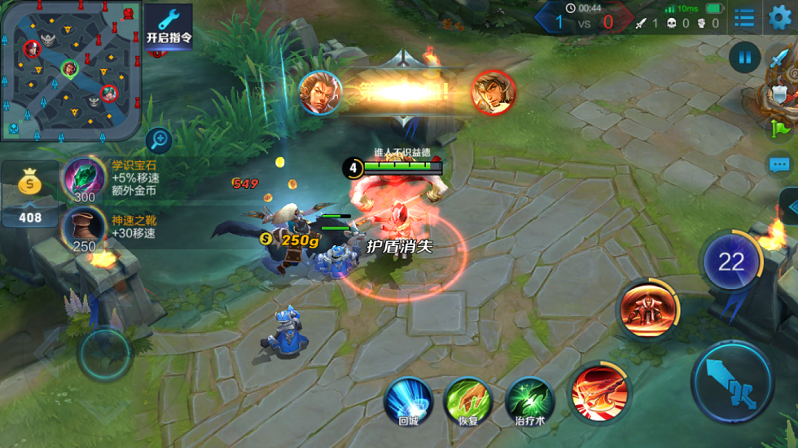Tap the 开启指令 wrench button
The image size is (798, 448).
coord(168,26)
